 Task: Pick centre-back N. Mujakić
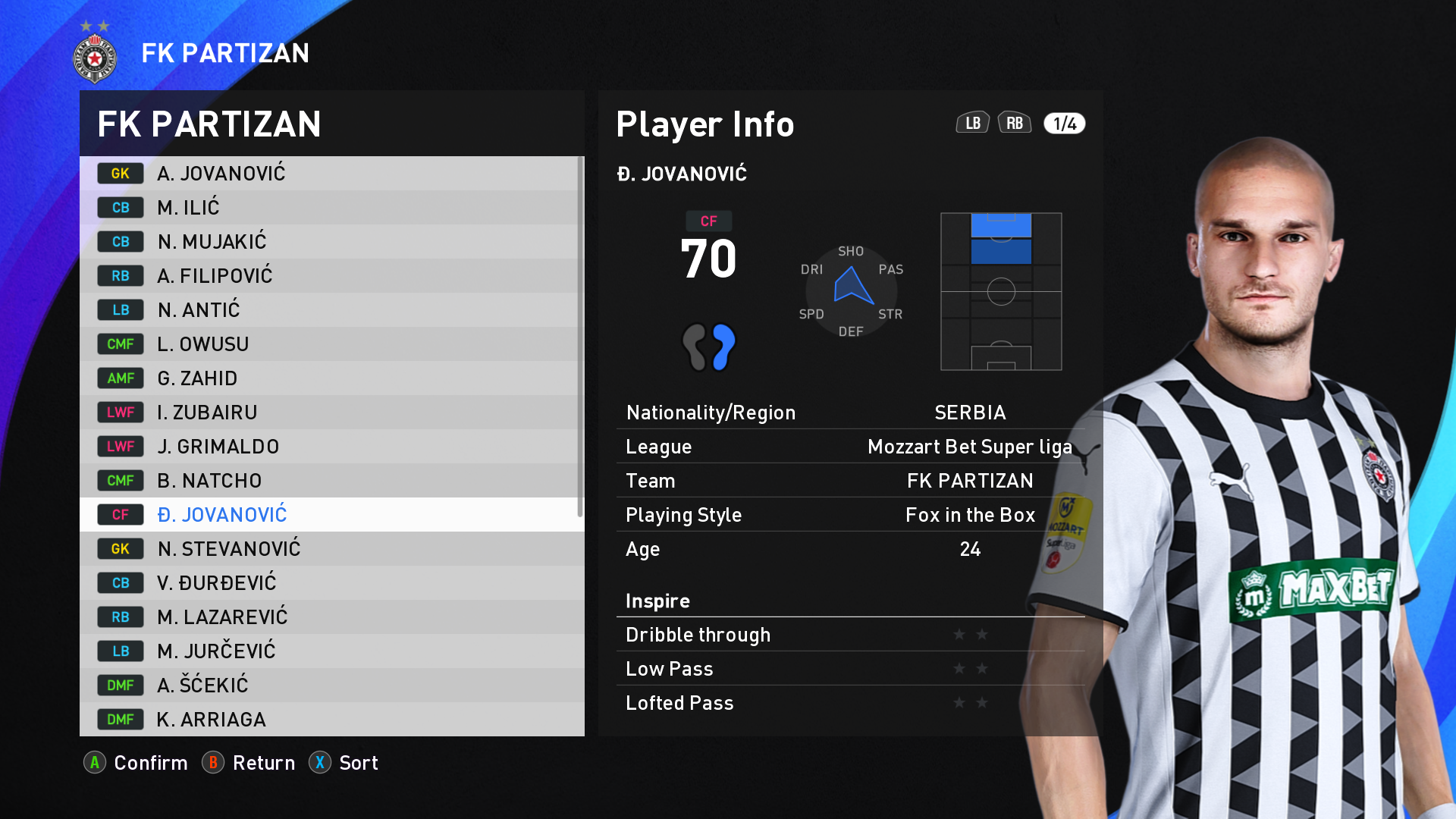pos(331,242)
